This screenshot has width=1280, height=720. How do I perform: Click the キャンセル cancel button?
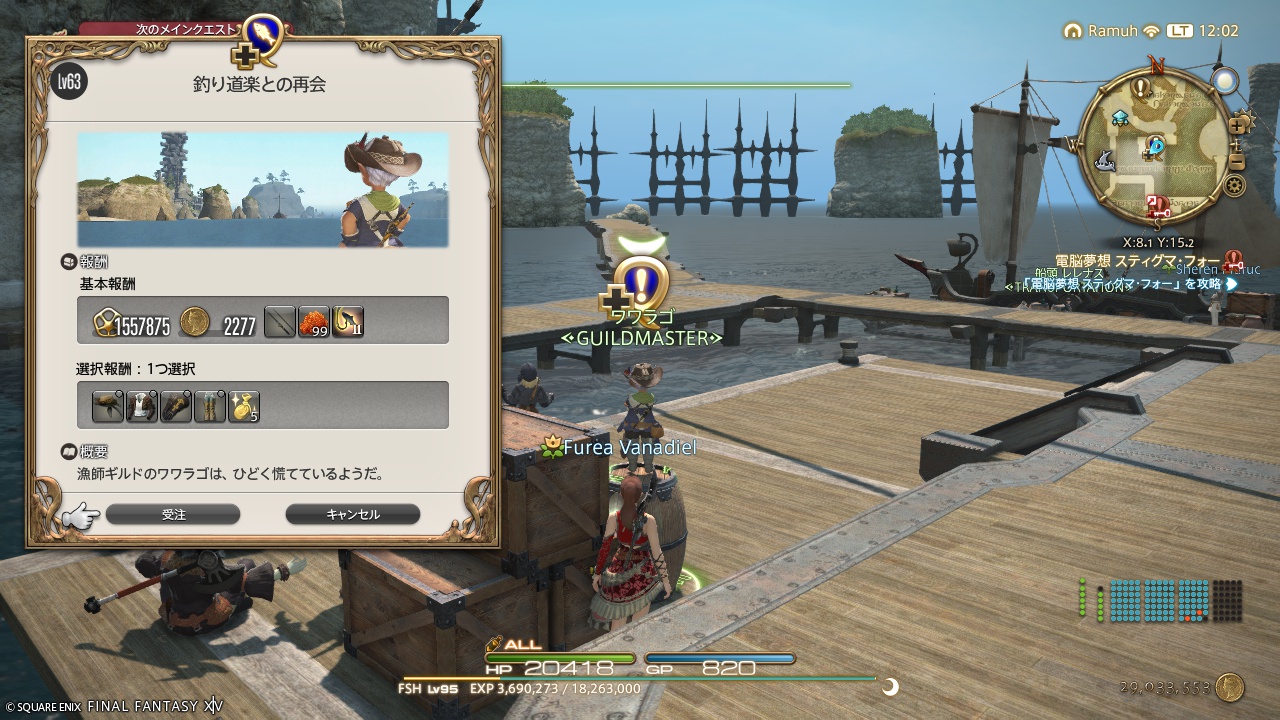pyautogui.click(x=352, y=514)
